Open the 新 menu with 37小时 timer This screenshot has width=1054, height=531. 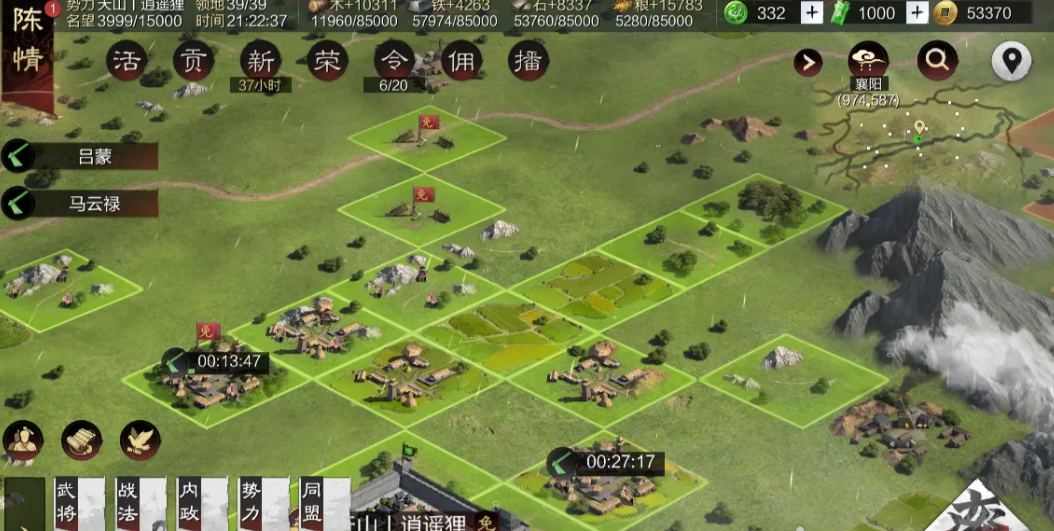[260, 62]
